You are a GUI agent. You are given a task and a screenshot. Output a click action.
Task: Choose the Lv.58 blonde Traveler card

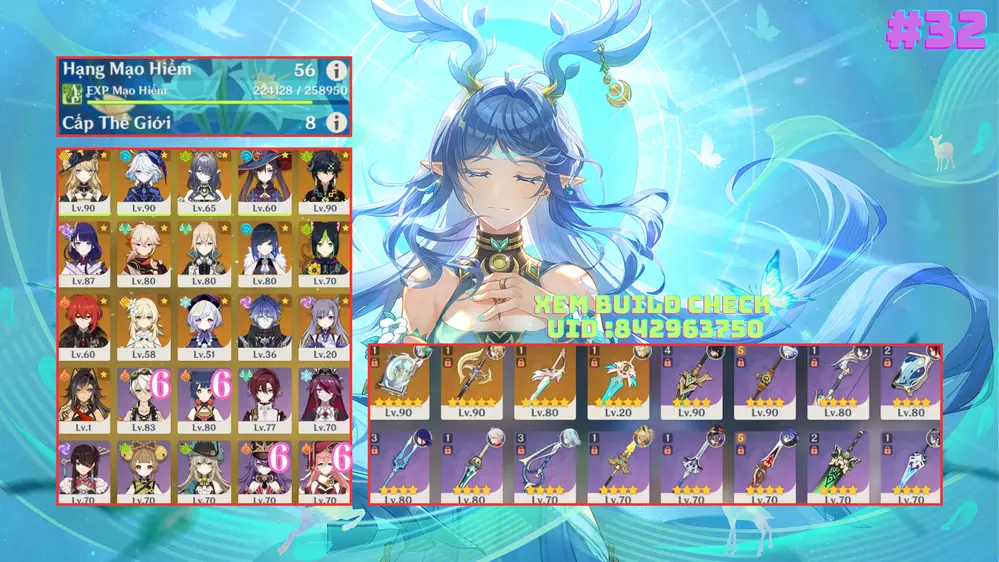point(144,325)
